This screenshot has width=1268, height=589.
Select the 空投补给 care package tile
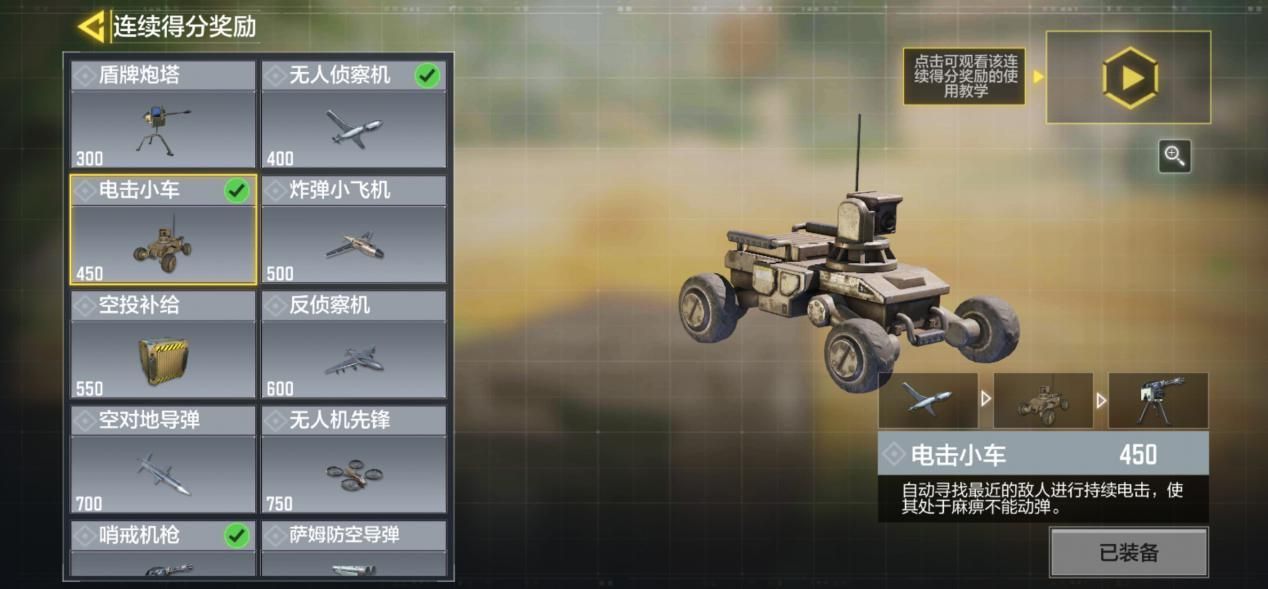pyautogui.click(x=163, y=345)
